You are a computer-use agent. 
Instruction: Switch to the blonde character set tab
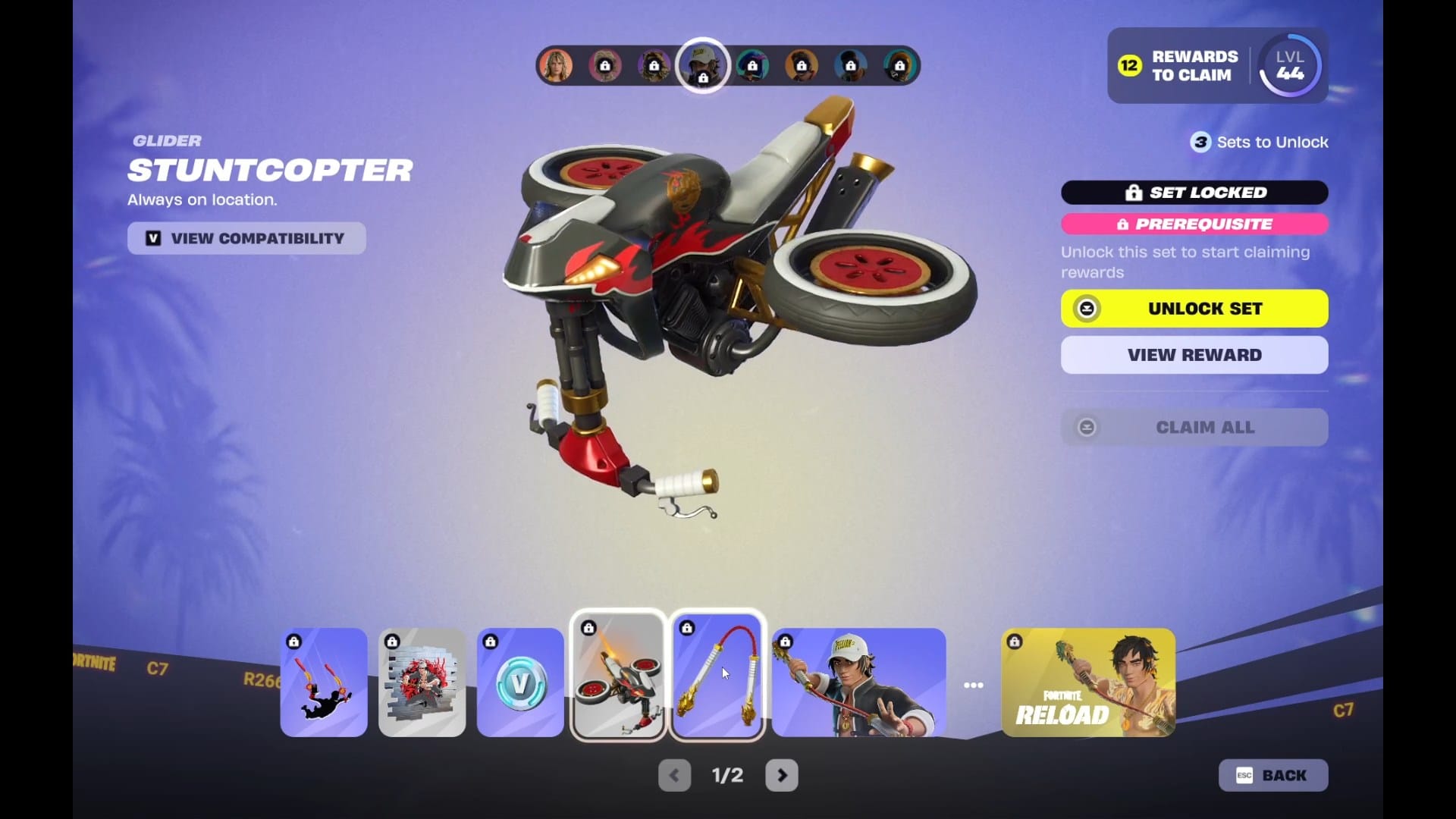click(x=556, y=66)
